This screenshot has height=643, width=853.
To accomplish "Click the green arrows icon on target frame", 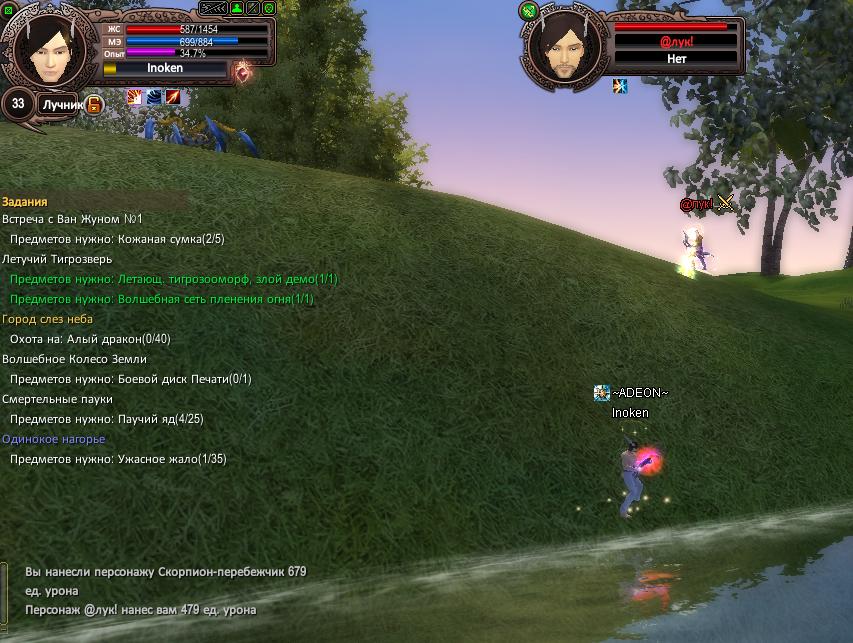I will coord(528,11).
